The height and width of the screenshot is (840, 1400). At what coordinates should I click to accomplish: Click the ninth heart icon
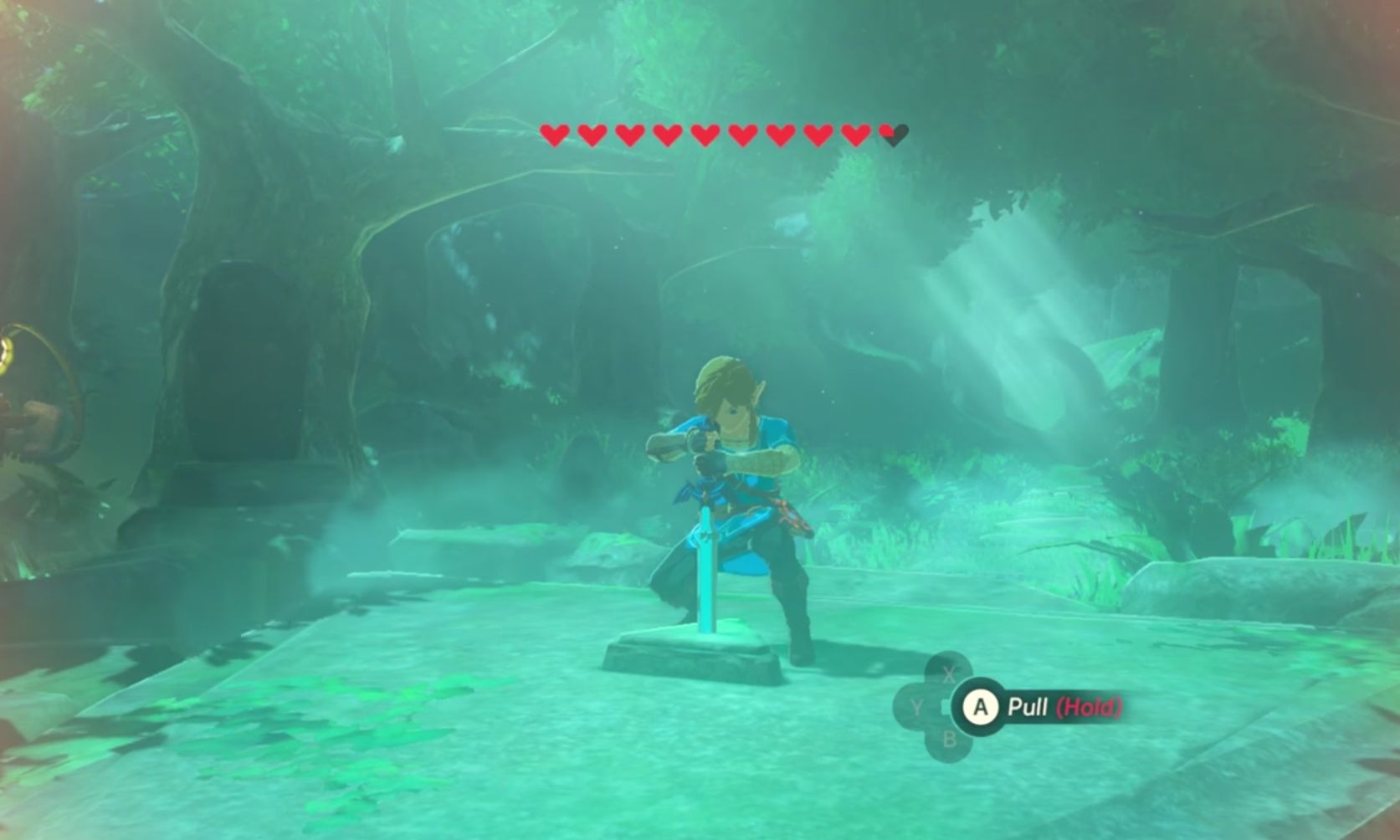854,134
